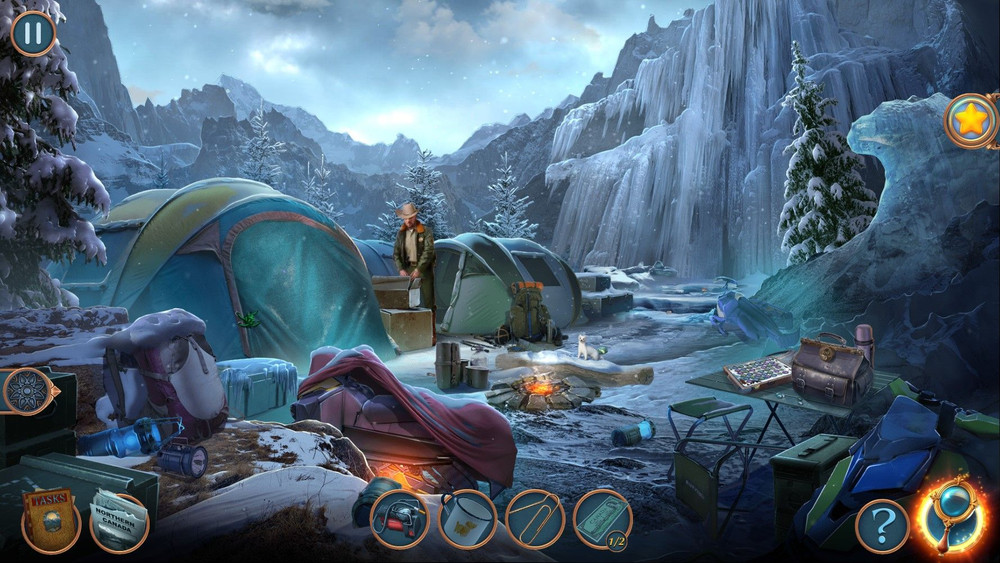Open the Northern Canada map
The width and height of the screenshot is (1000, 563).
pos(120,520)
